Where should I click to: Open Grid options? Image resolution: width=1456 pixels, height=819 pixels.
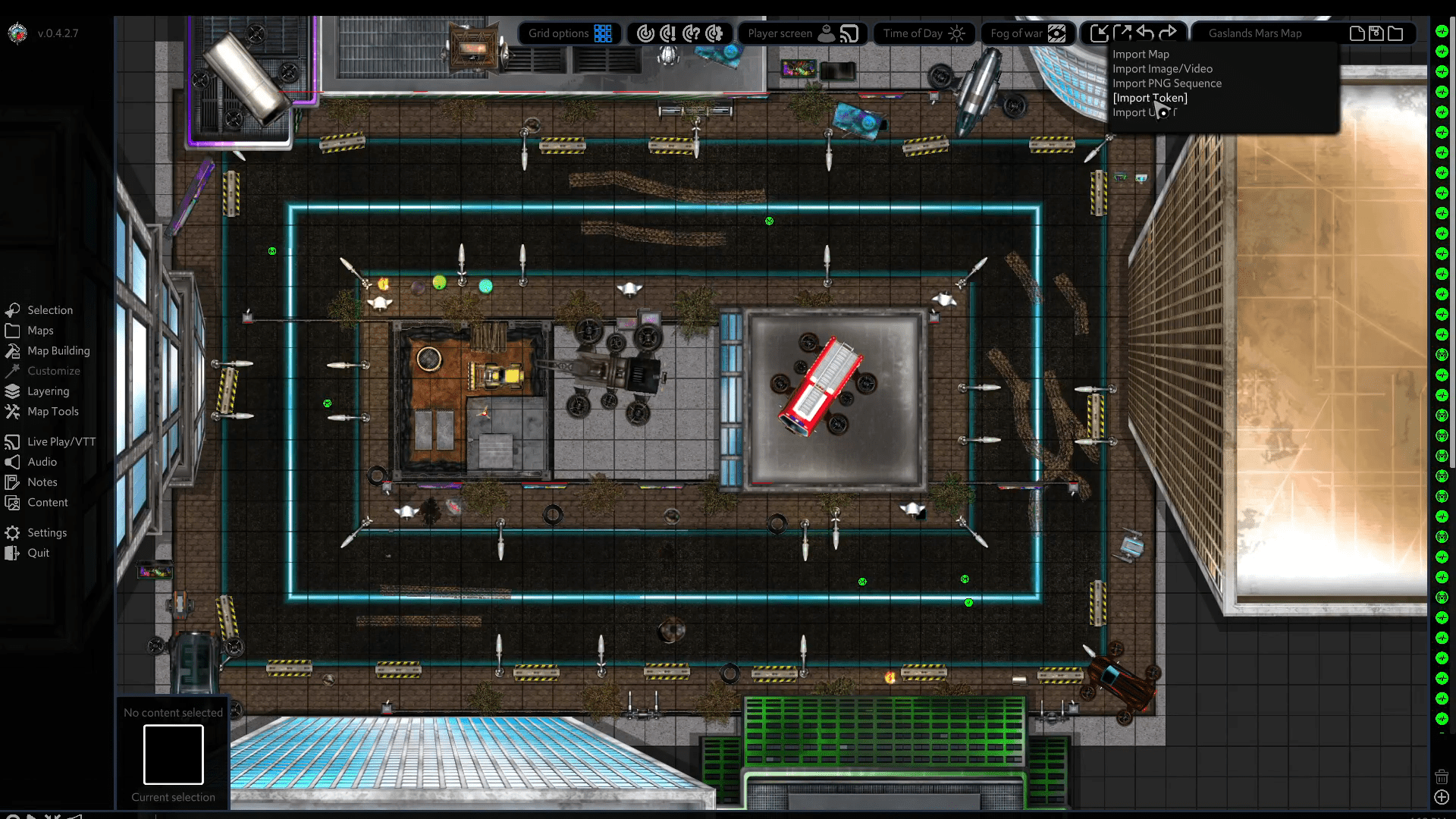[570, 33]
